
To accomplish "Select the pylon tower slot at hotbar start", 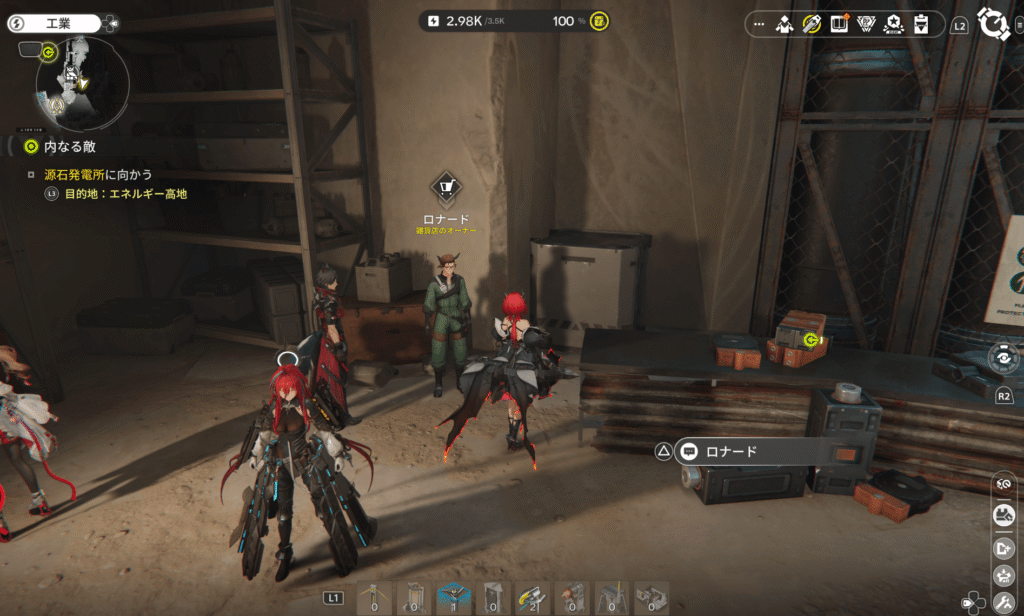I will pos(375,597).
